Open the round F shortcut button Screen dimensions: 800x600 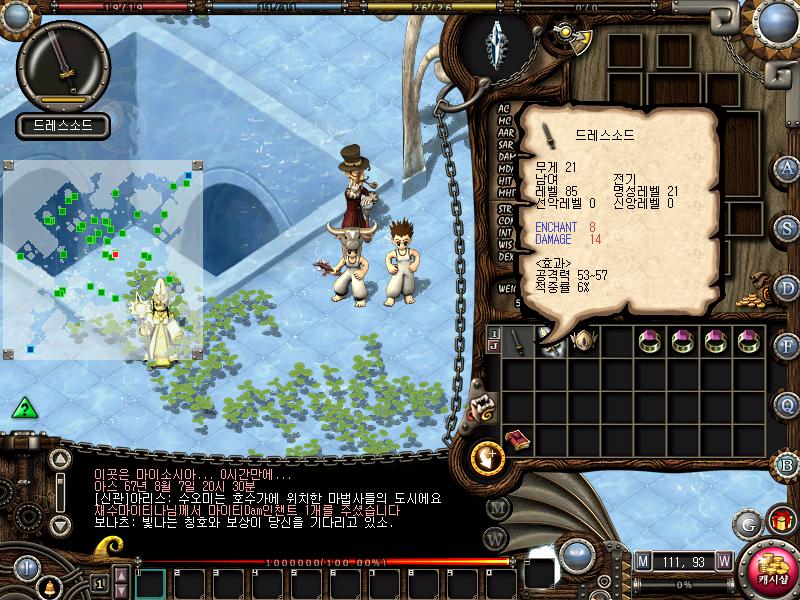(787, 346)
